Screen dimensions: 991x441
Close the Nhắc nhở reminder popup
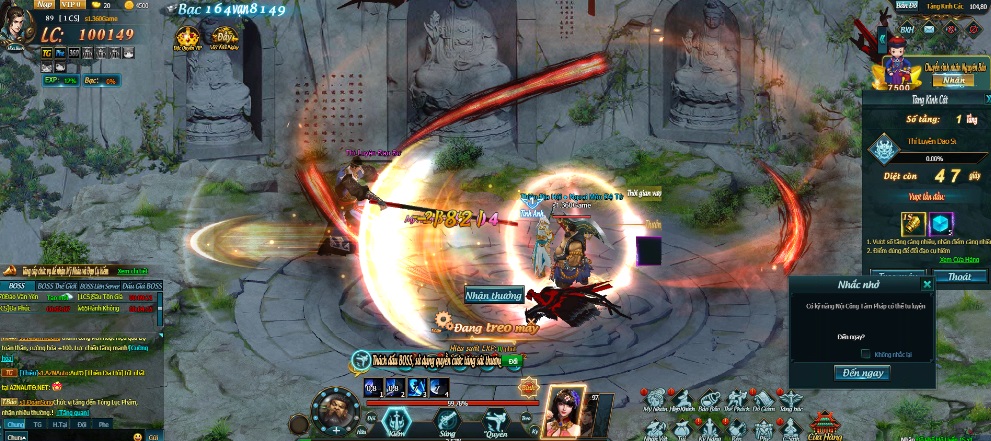pyautogui.click(x=927, y=284)
